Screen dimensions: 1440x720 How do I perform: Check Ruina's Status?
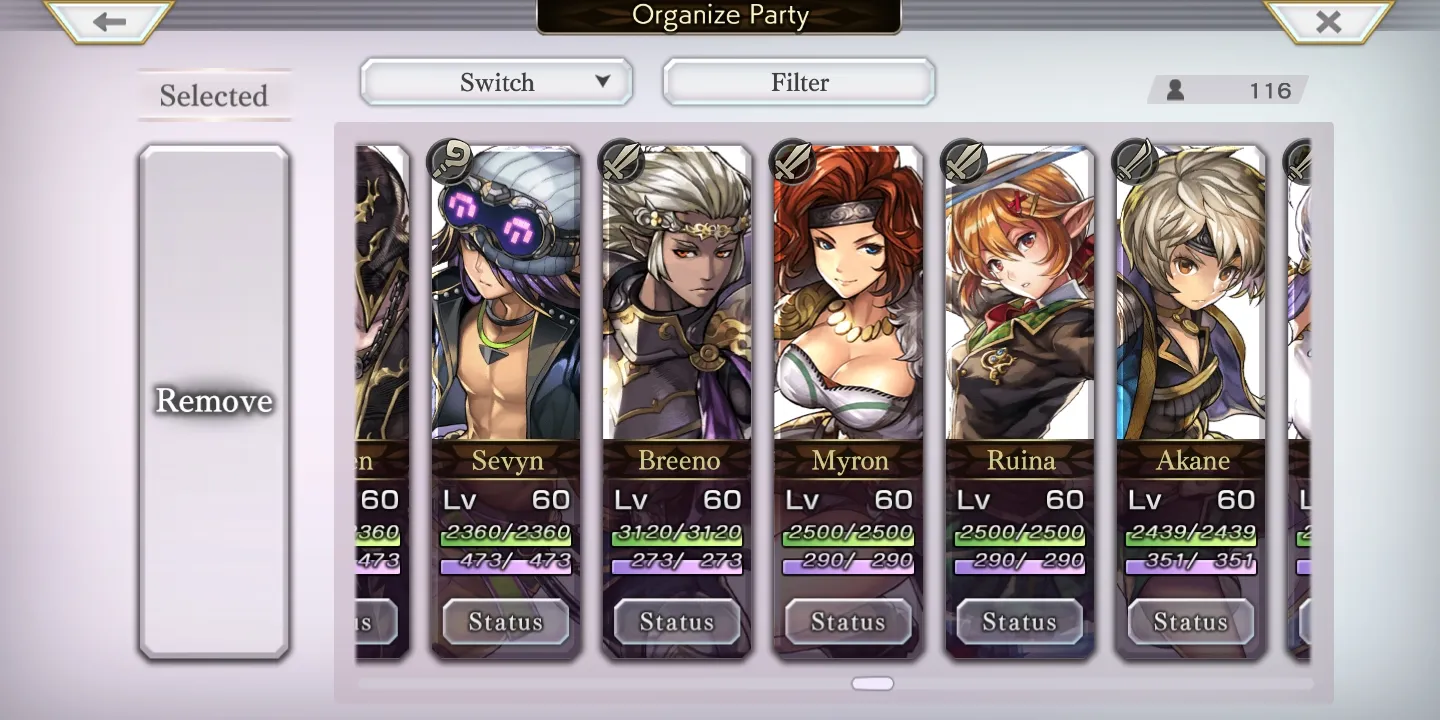click(x=1019, y=622)
